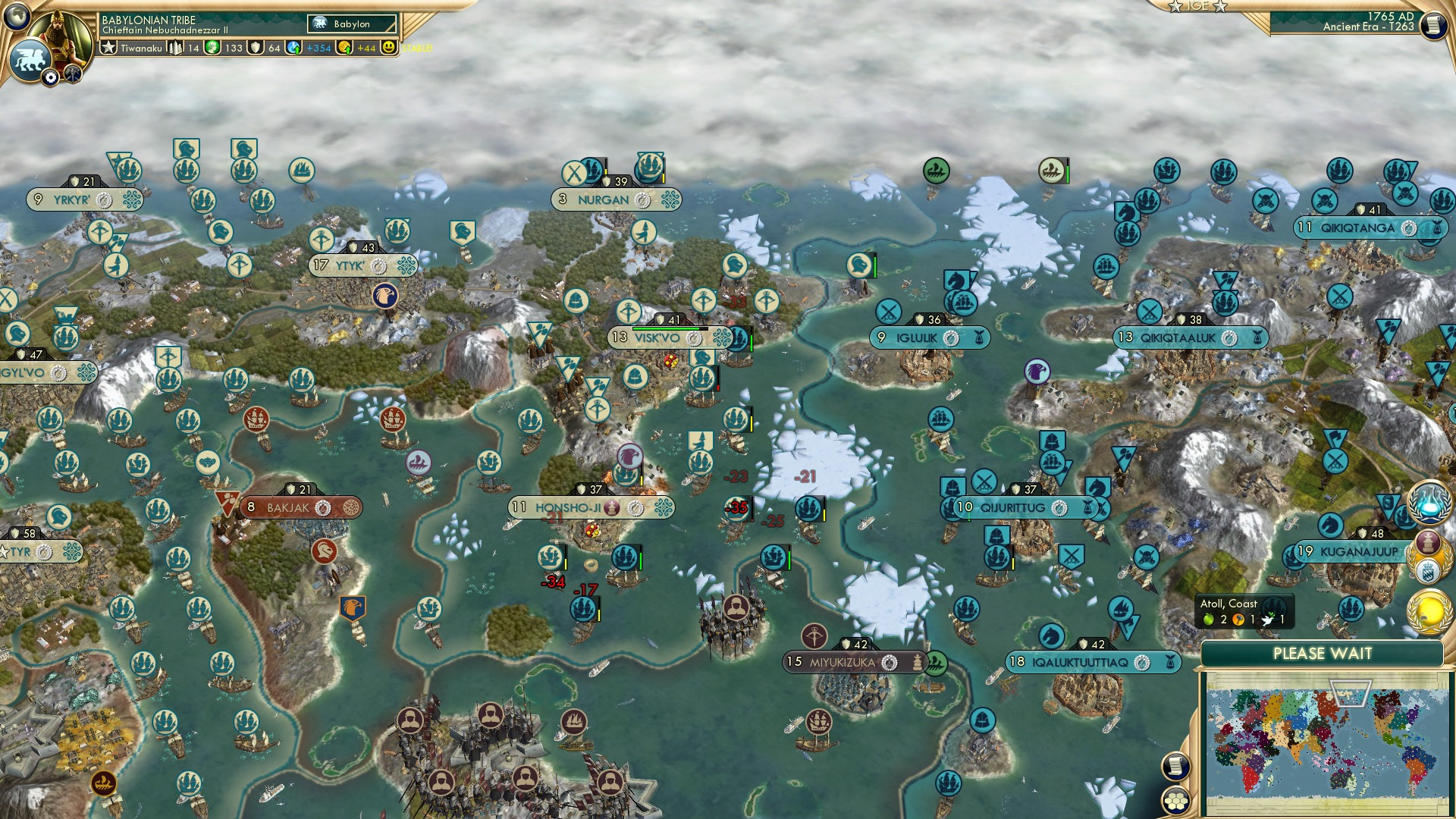Select the Babylon winged-lion civilization emblem

(30, 60)
